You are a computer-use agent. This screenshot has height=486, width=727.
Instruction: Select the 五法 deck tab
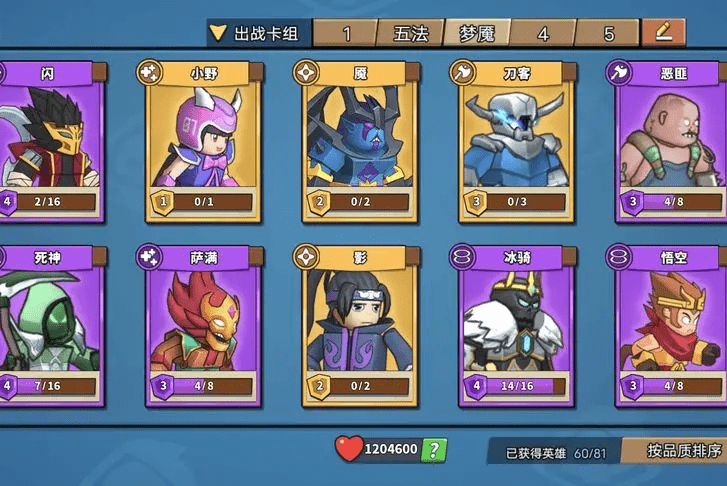click(410, 34)
